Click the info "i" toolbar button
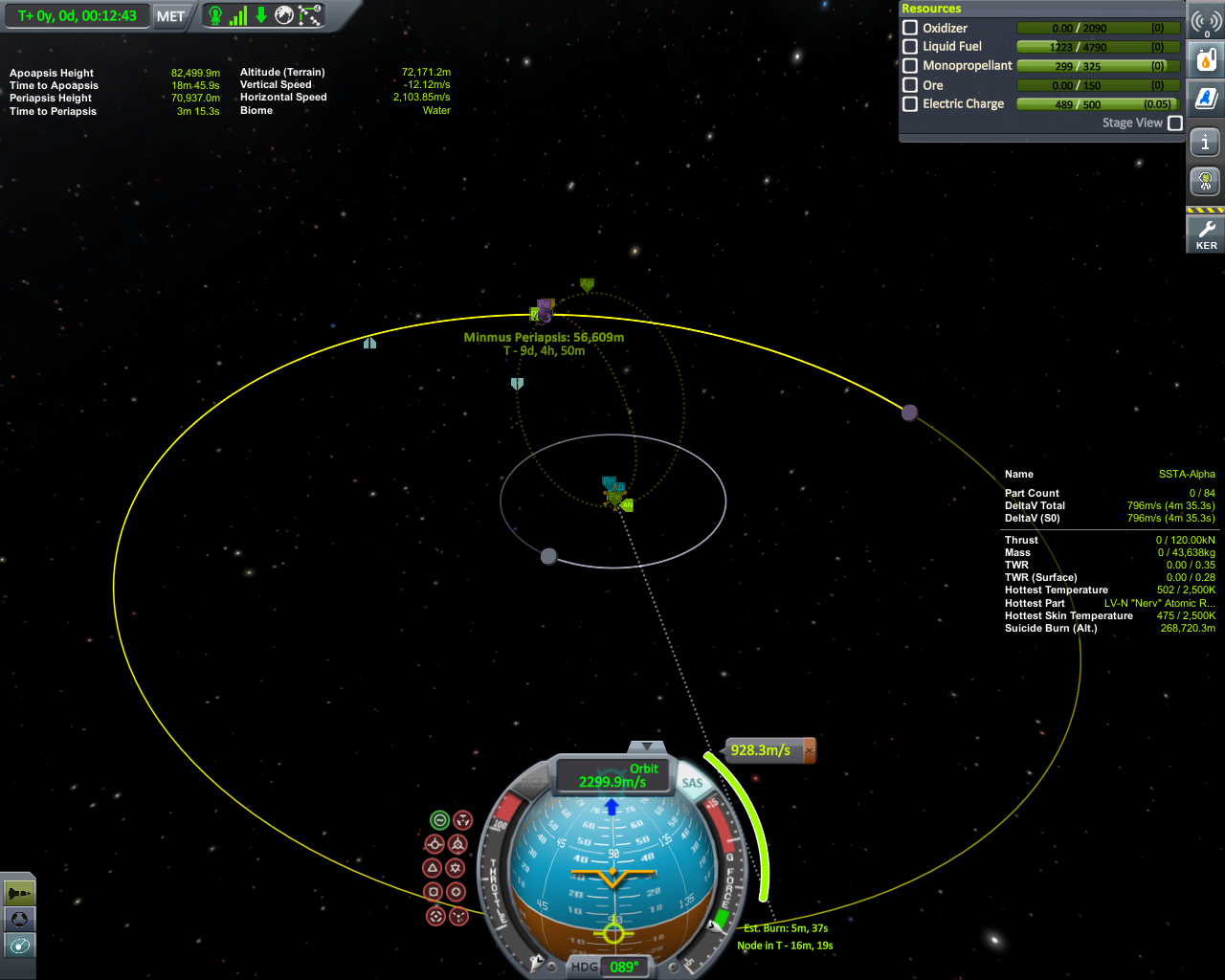 coord(1206,144)
